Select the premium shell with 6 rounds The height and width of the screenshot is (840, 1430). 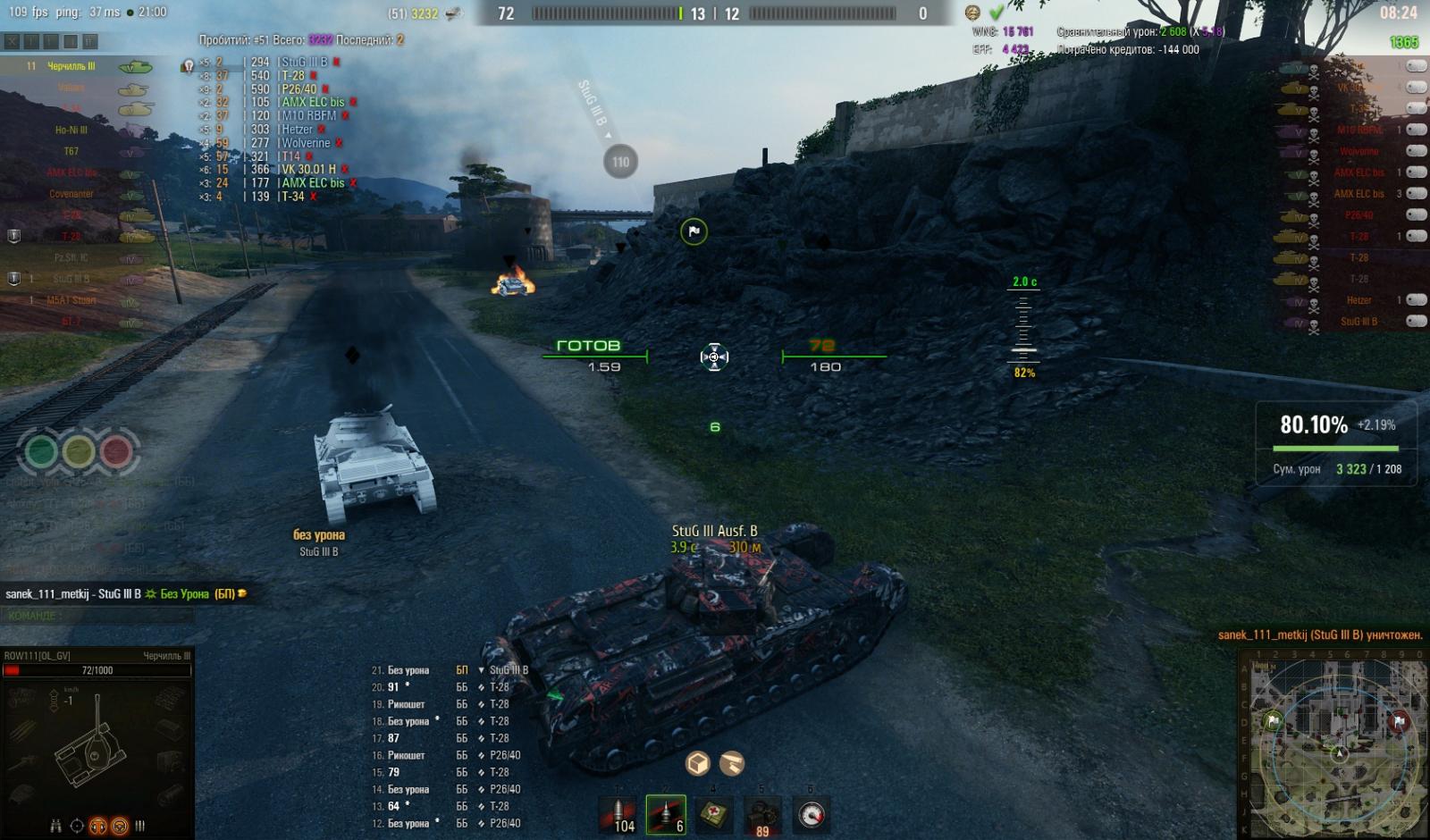click(666, 815)
